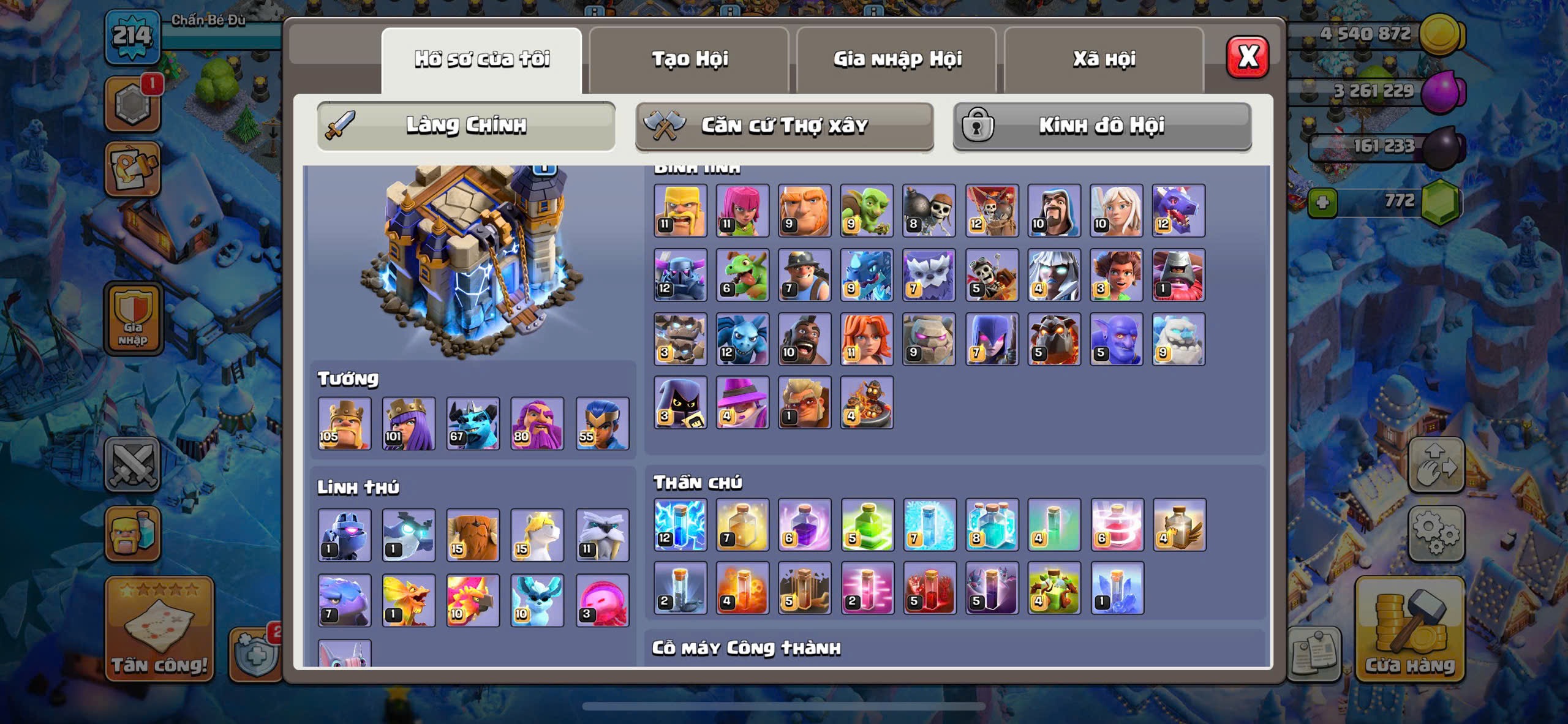Tap the Grand Warden hero icon
This screenshot has height=724, width=1568.
point(537,423)
